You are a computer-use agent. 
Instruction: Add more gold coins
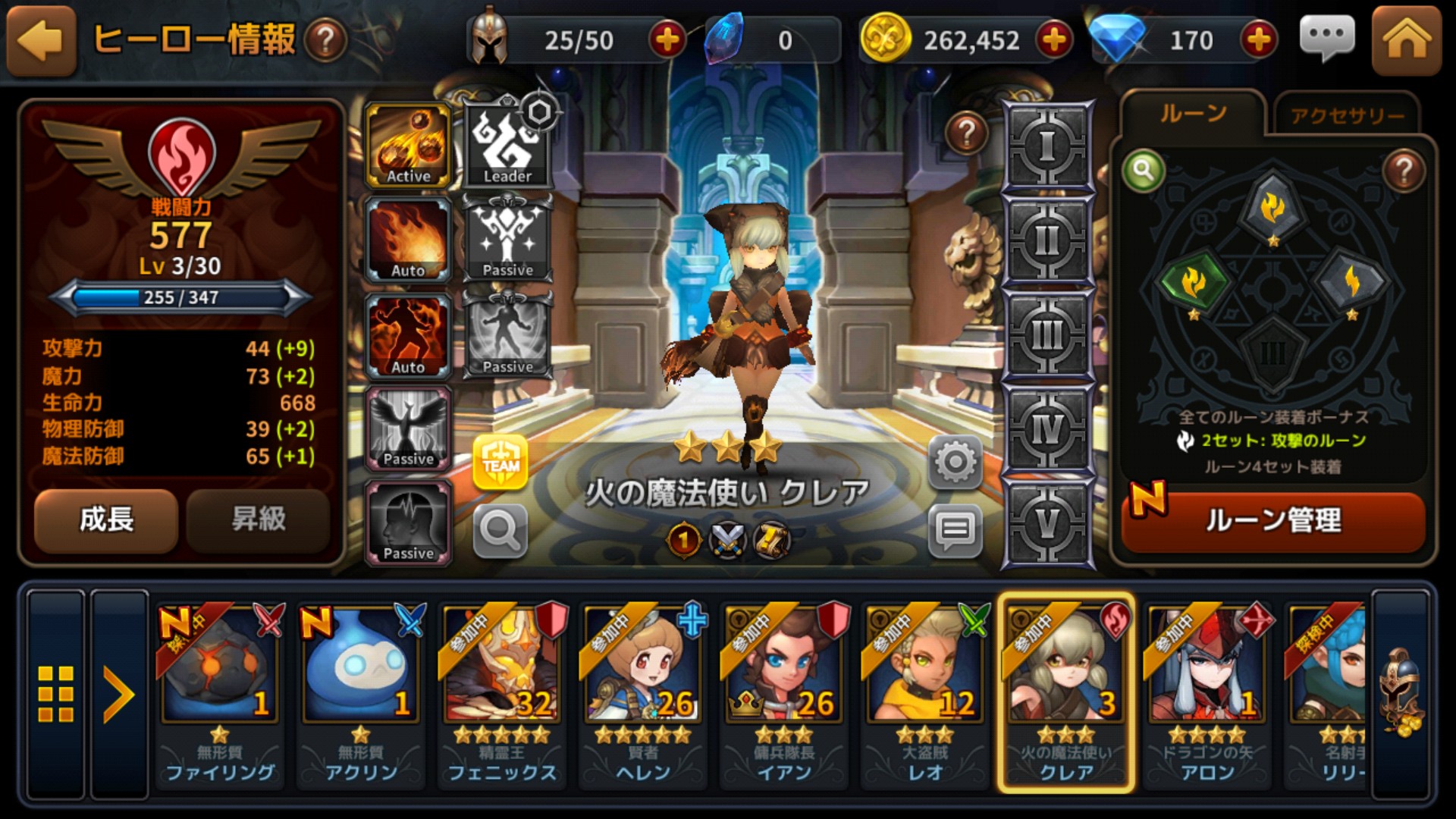click(x=1054, y=39)
